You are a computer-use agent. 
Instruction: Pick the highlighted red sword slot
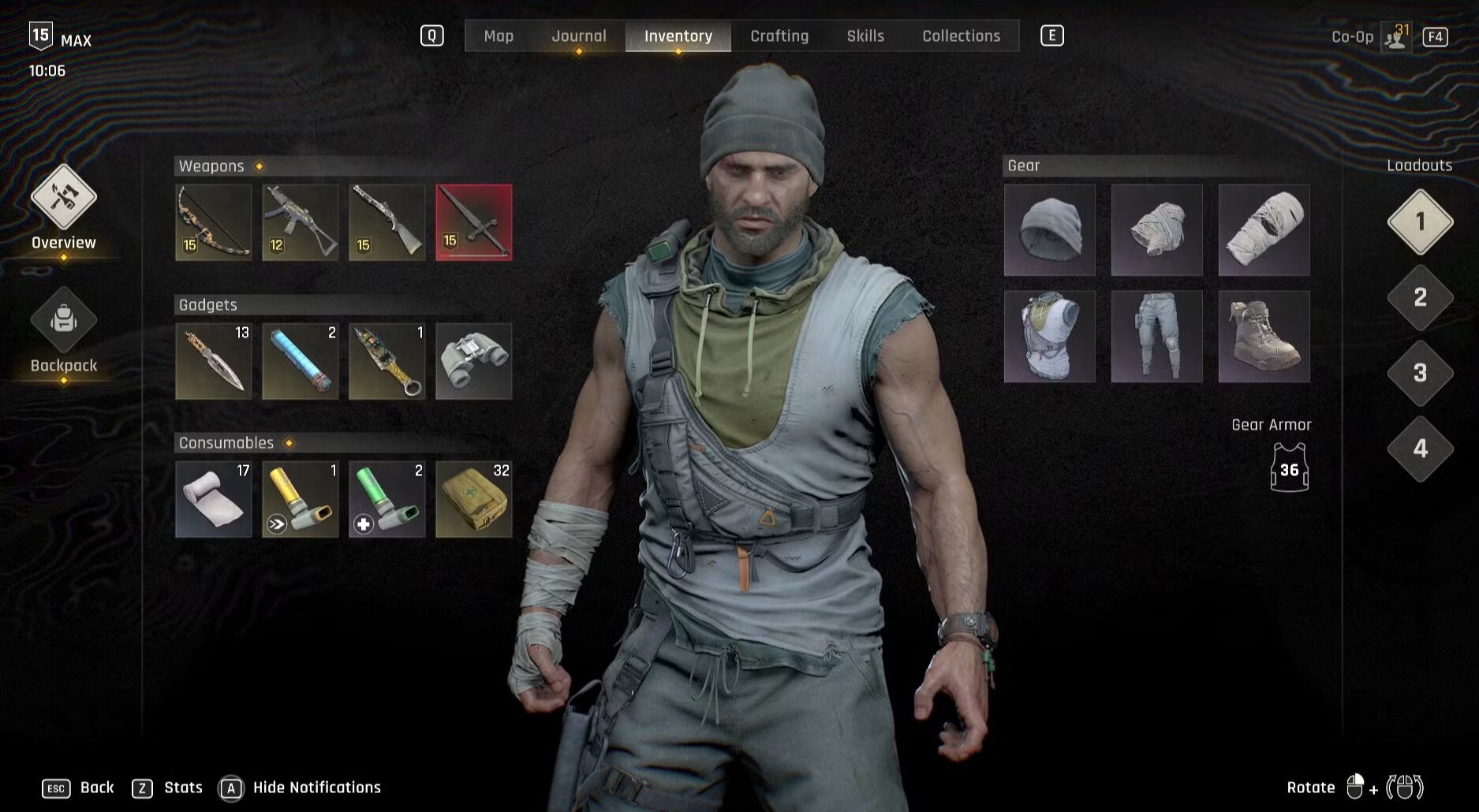click(474, 222)
